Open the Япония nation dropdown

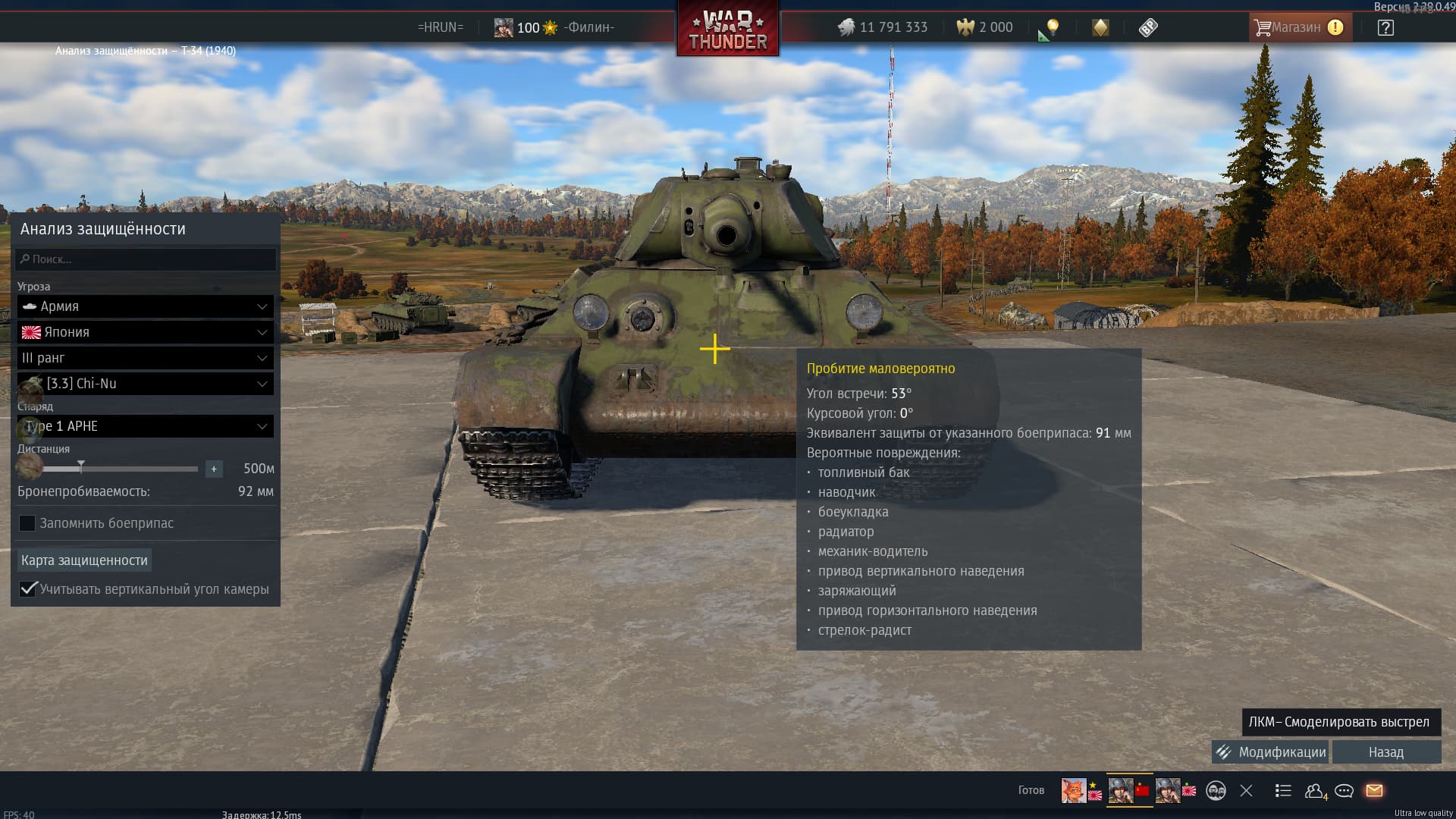pyautogui.click(x=146, y=332)
